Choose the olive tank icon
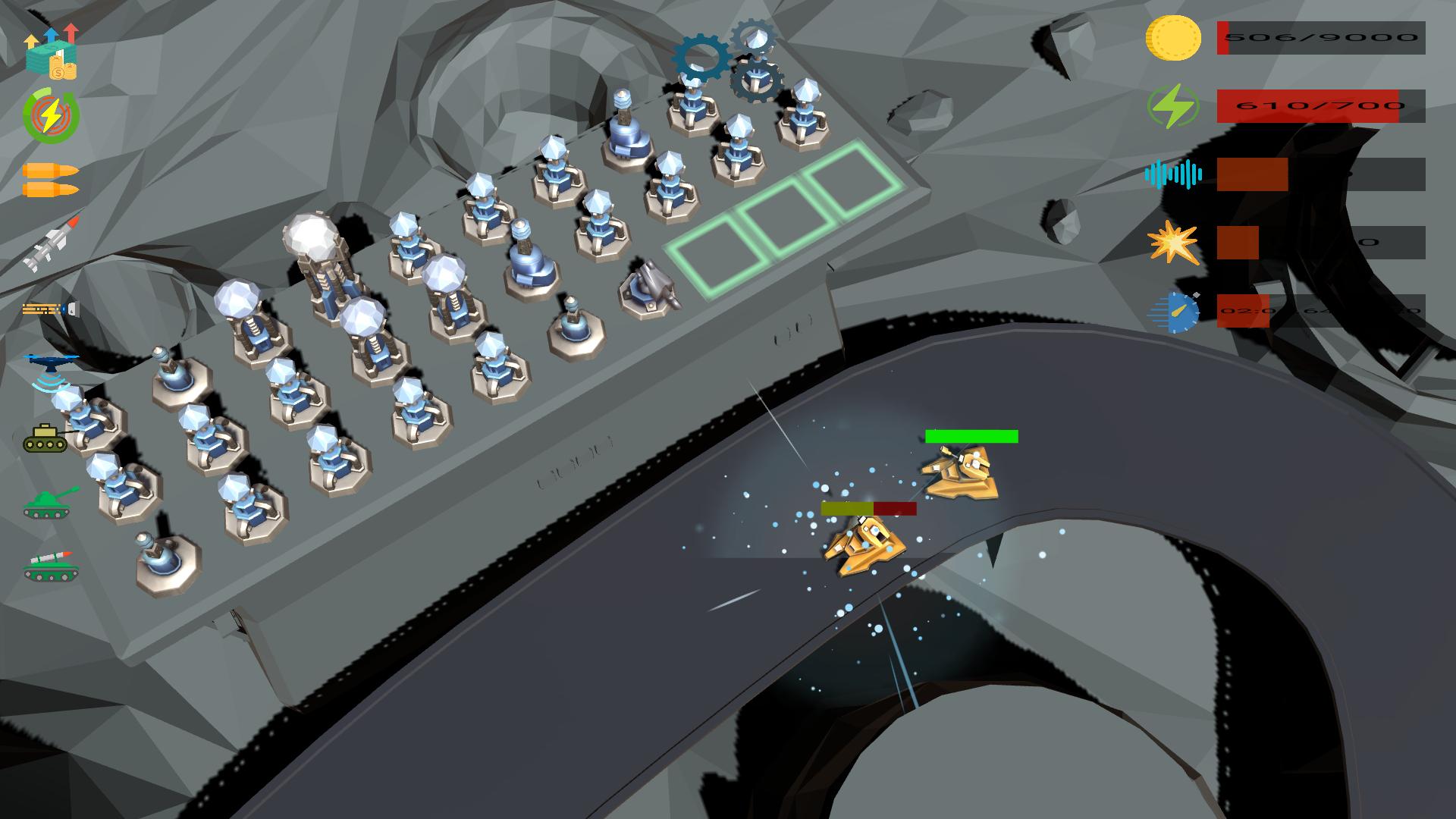 click(x=45, y=438)
